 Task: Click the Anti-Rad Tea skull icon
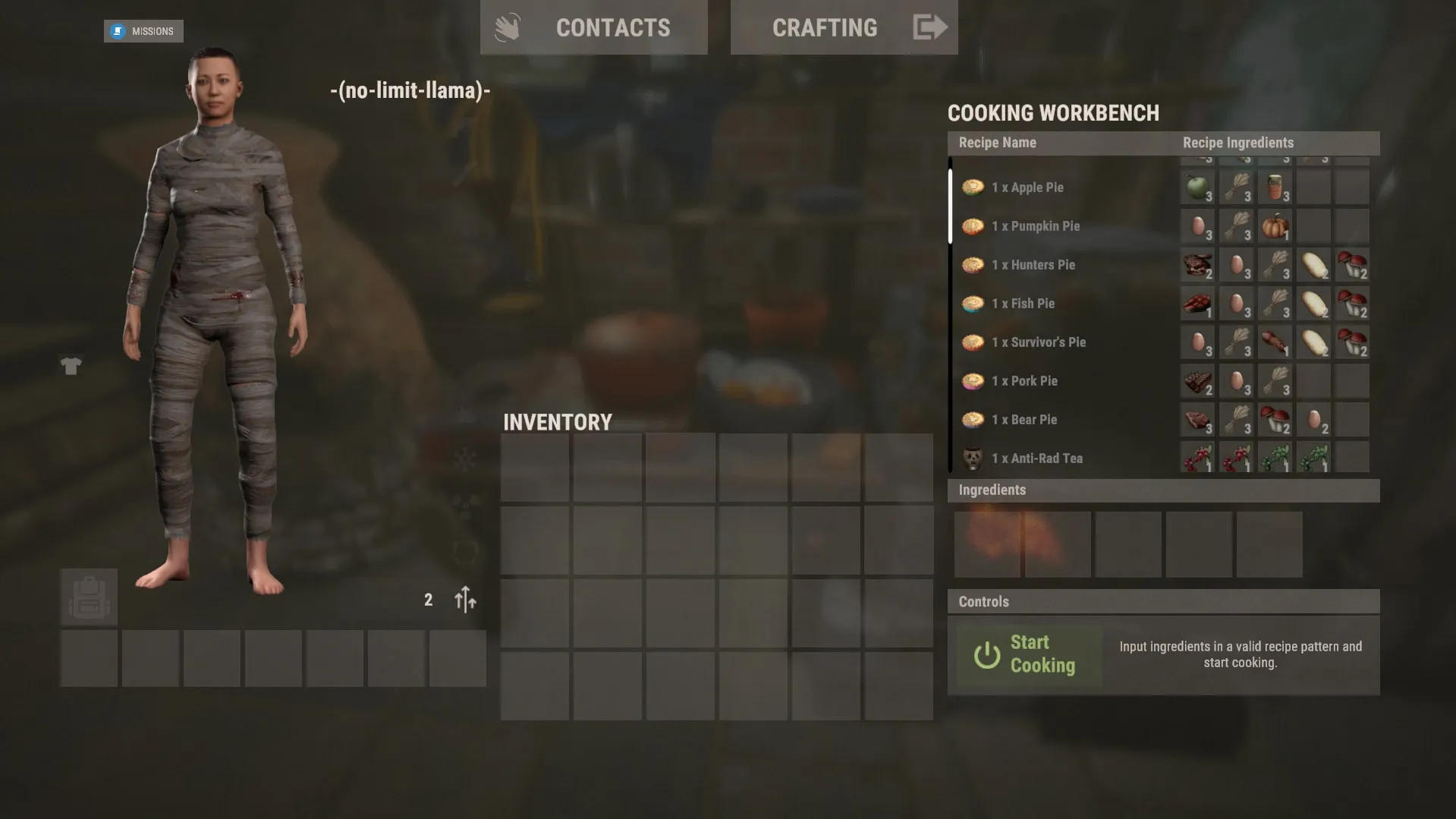pyautogui.click(x=973, y=458)
